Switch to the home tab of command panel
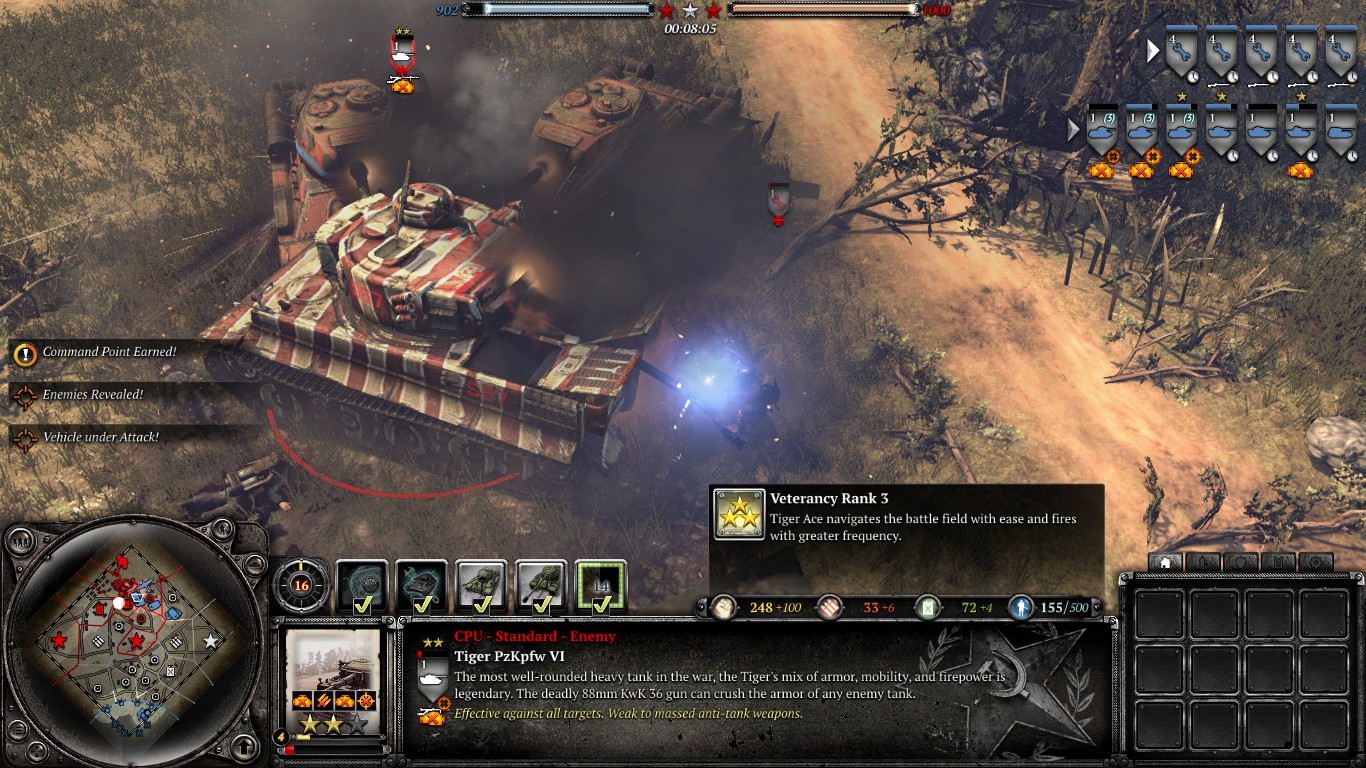 point(1164,562)
